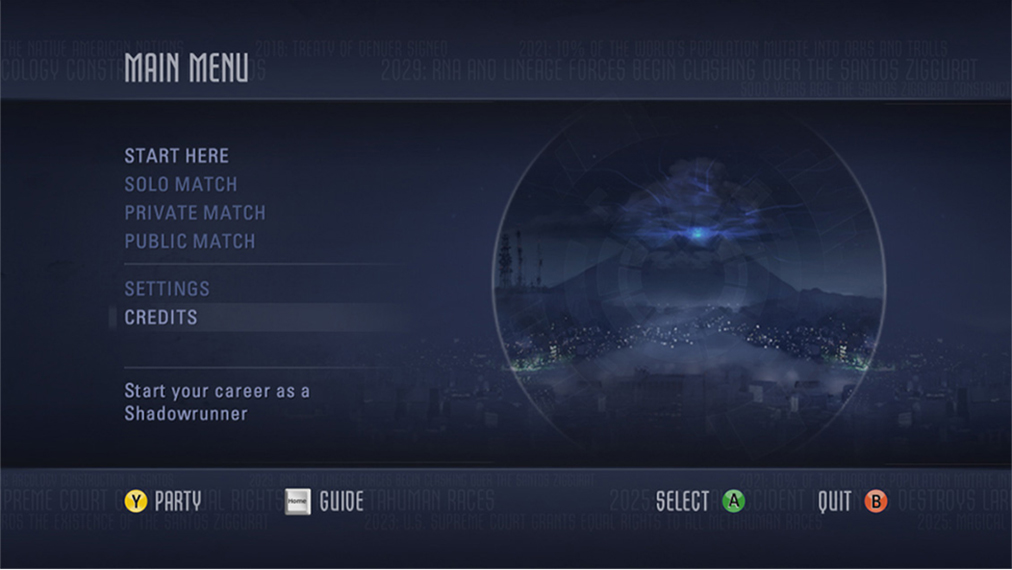Open the Private Match option
The width and height of the screenshot is (1012, 570).
point(195,213)
